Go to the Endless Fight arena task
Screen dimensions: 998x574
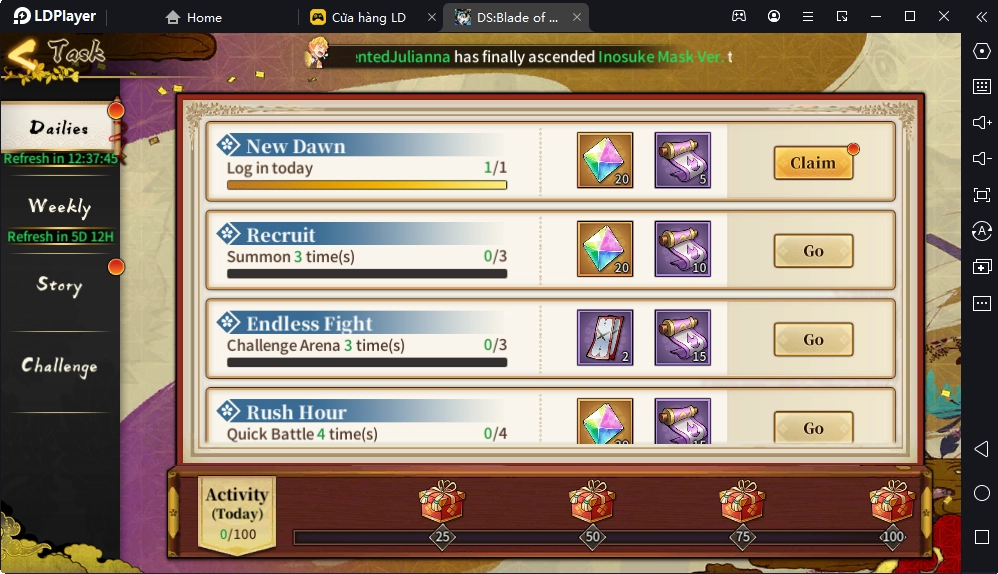tap(813, 340)
